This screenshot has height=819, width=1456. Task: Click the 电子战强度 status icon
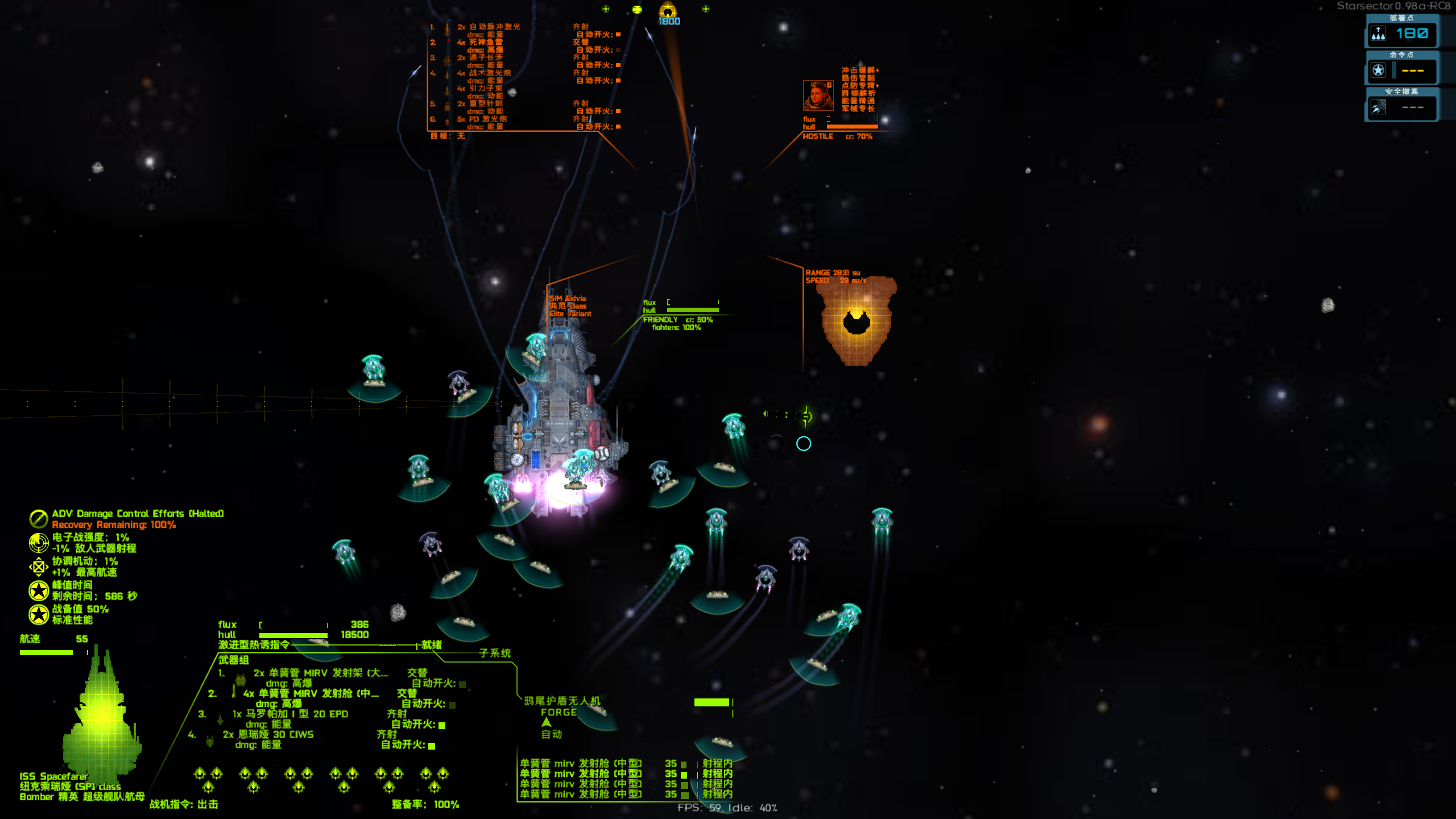click(39, 543)
